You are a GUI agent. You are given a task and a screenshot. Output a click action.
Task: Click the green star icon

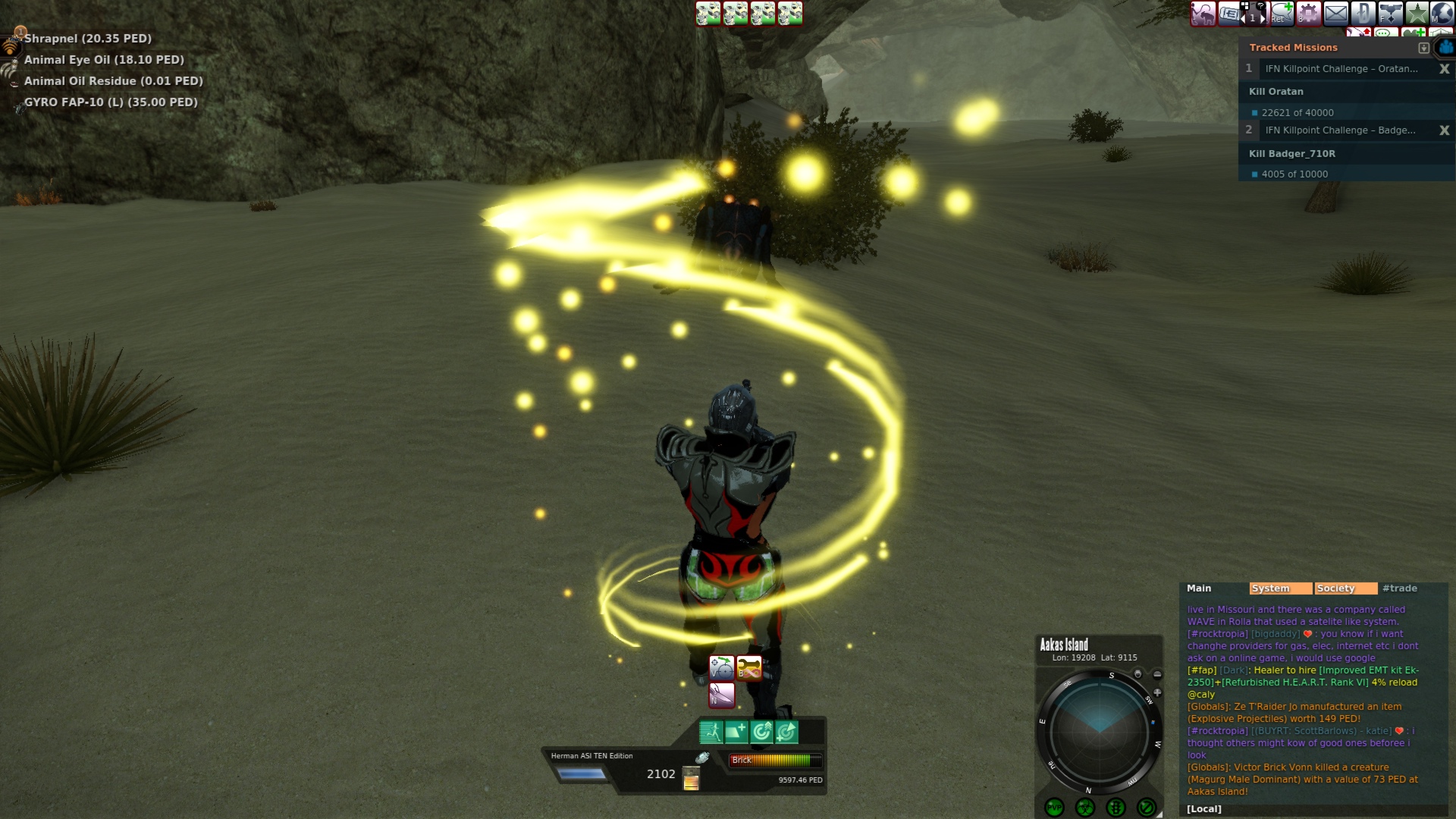pos(1417,13)
